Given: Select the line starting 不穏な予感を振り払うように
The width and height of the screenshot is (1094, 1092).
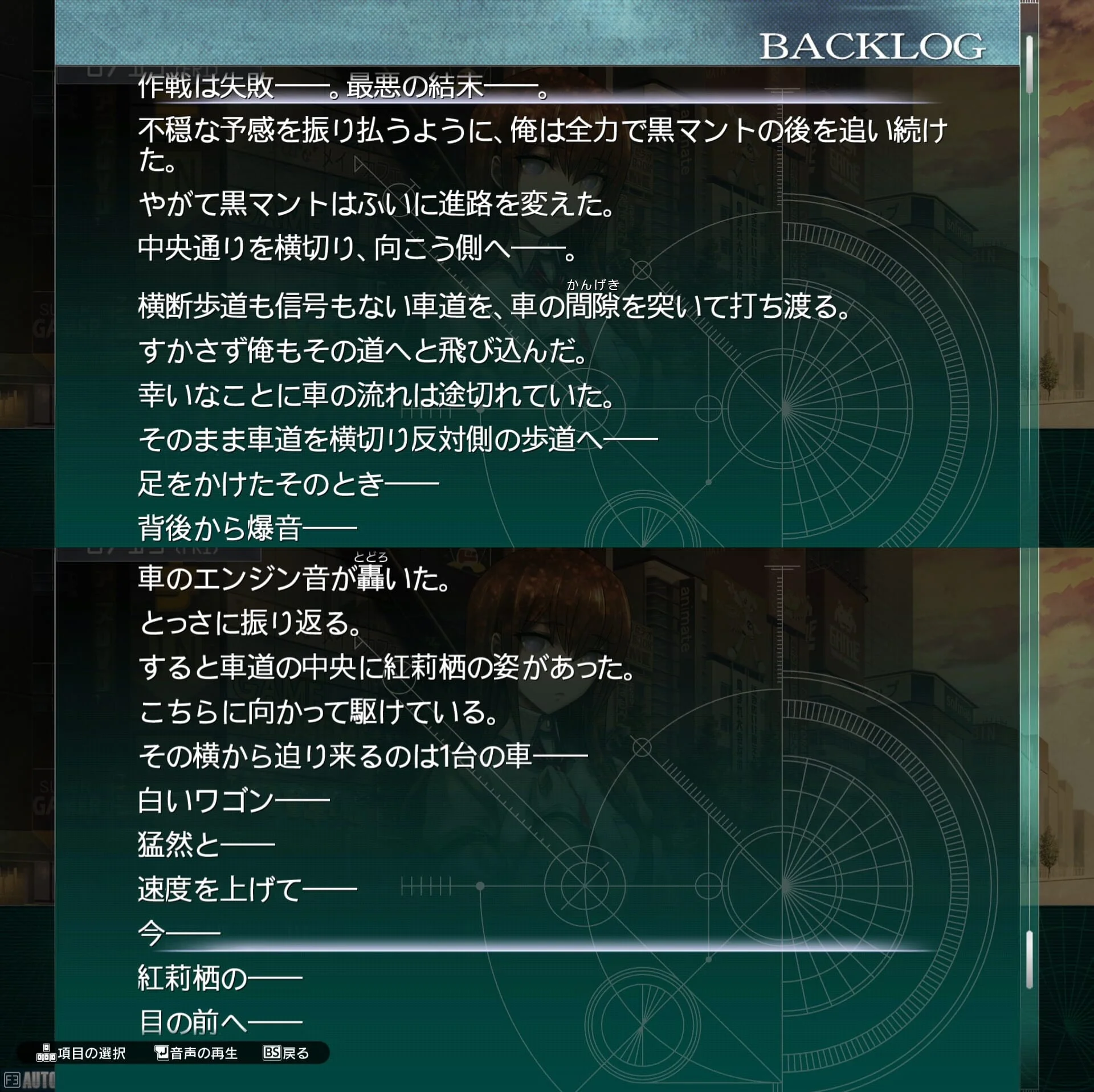Looking at the screenshot, I should click(542, 132).
